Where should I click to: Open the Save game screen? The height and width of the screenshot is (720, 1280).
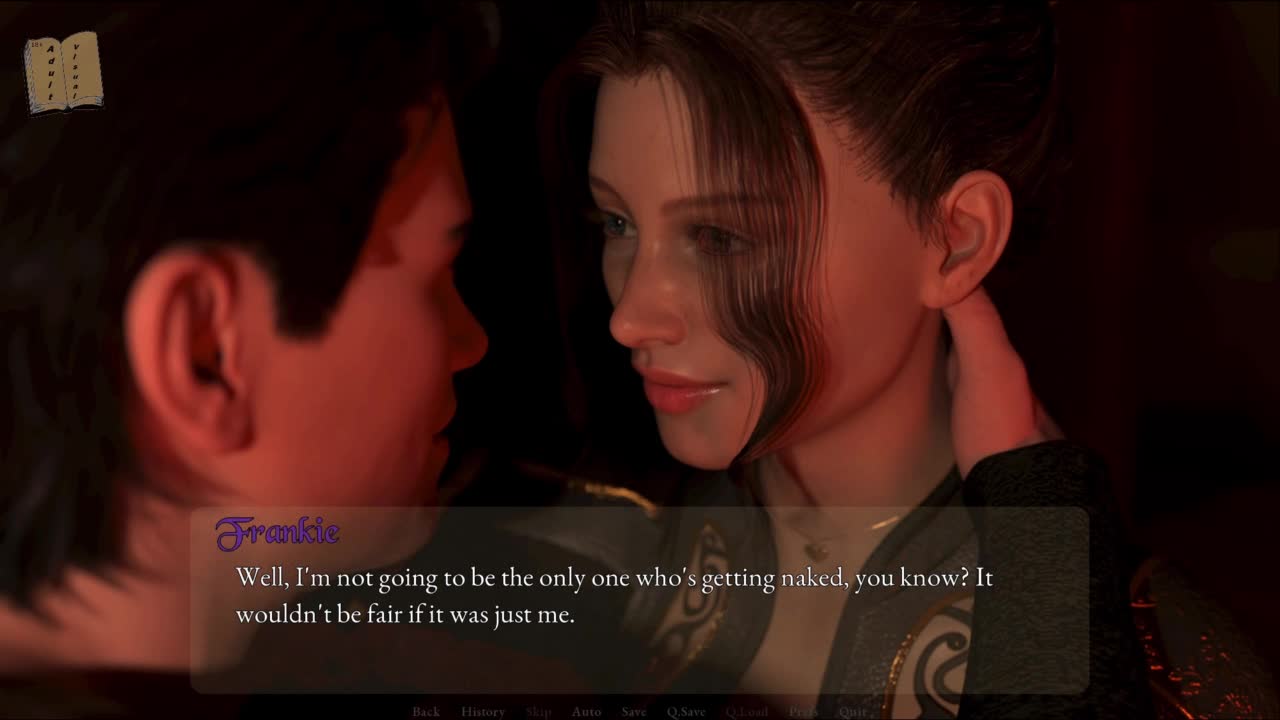coord(634,711)
